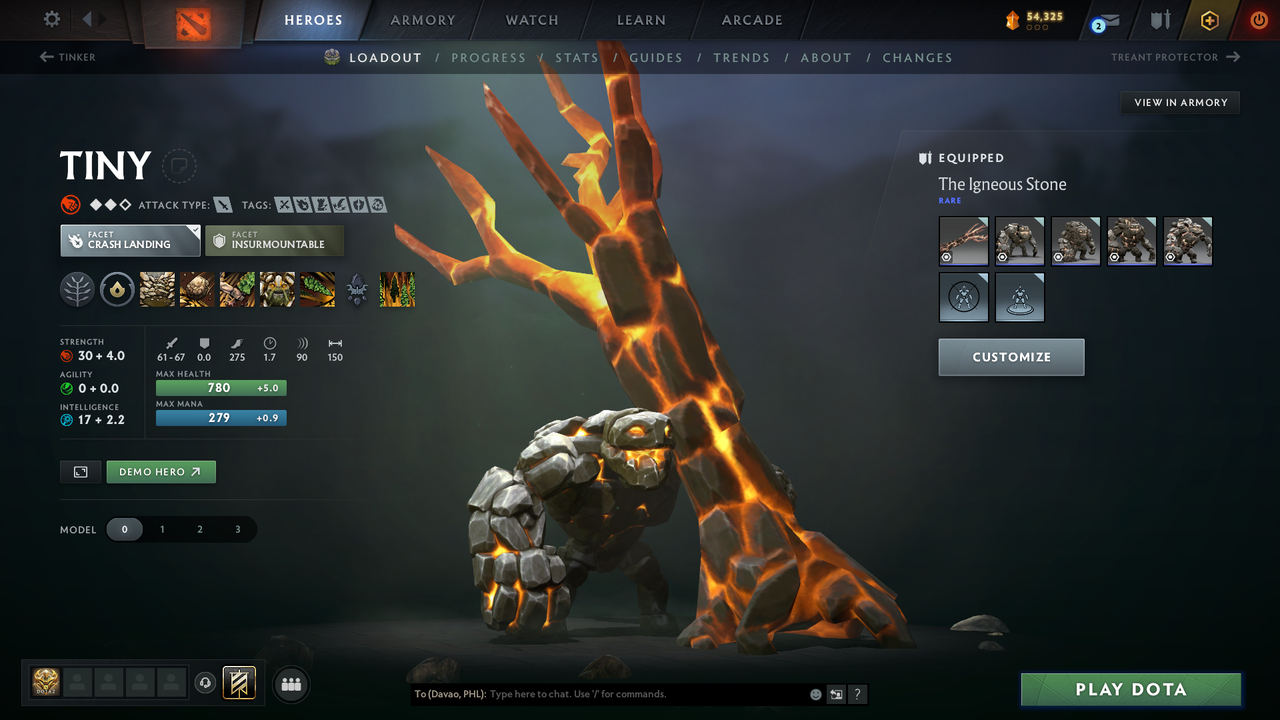The image size is (1280, 720).
Task: Select Tiny's Avalanche ability icon
Action: (156, 290)
